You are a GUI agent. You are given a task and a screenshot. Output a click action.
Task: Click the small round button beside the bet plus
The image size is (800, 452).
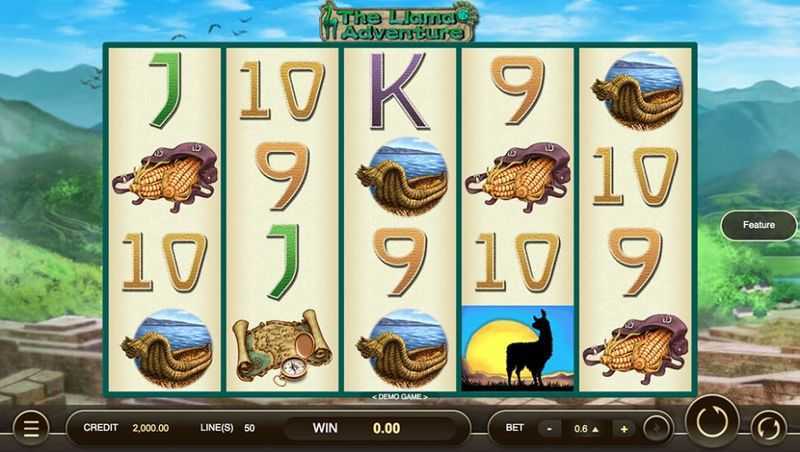[656, 428]
